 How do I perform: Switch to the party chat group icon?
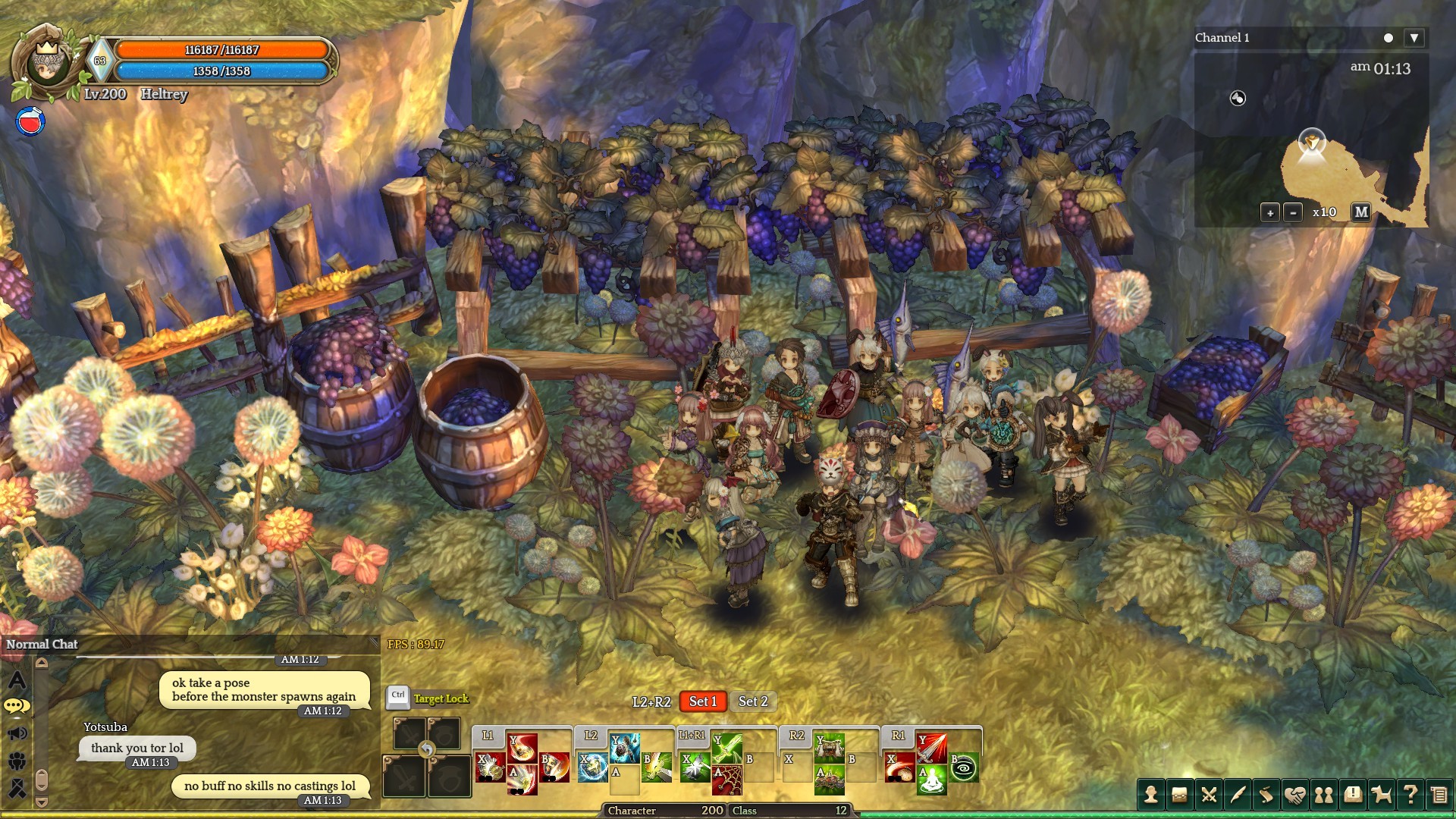pyautogui.click(x=17, y=761)
